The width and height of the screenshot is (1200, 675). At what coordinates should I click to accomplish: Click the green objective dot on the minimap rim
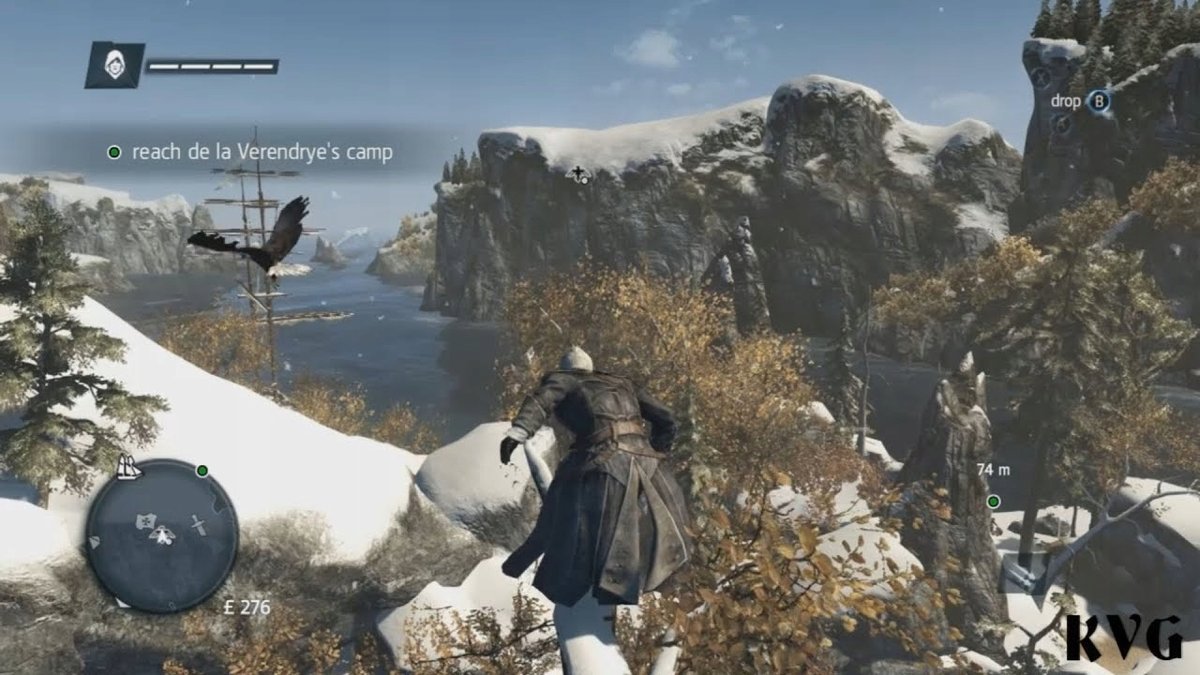[202, 470]
